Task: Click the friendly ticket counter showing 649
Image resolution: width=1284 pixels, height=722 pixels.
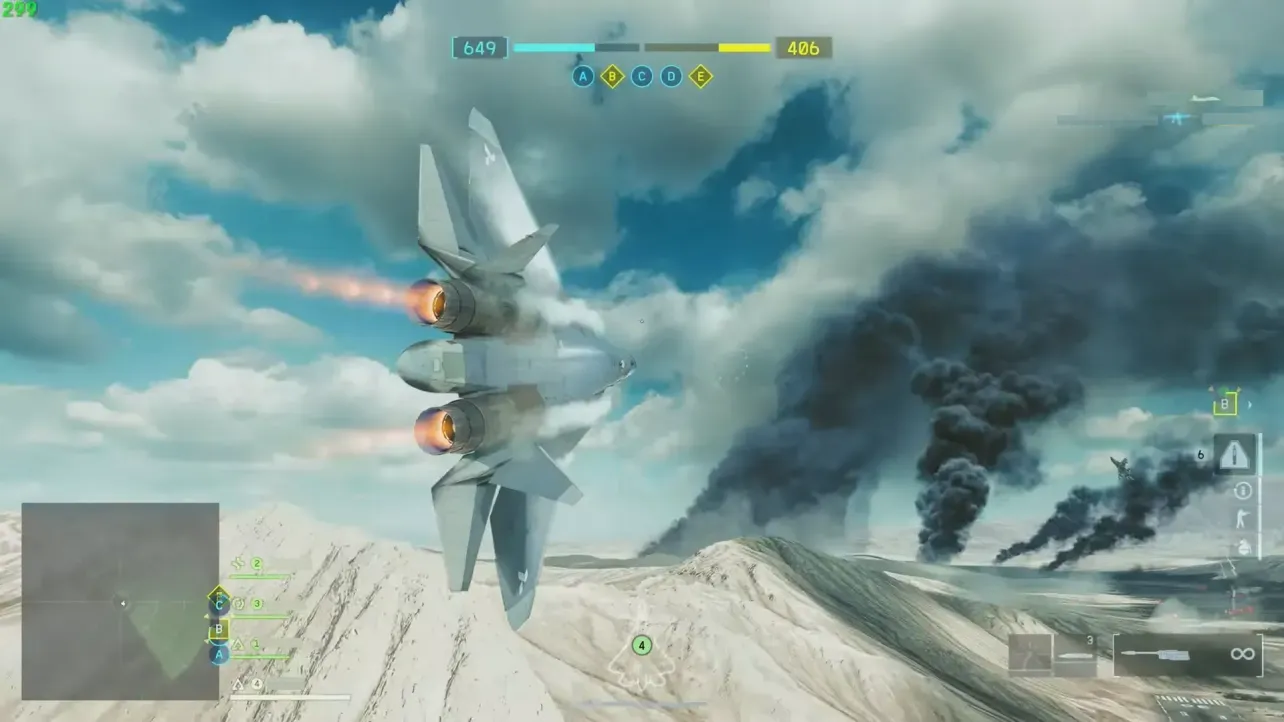Action: coord(481,47)
